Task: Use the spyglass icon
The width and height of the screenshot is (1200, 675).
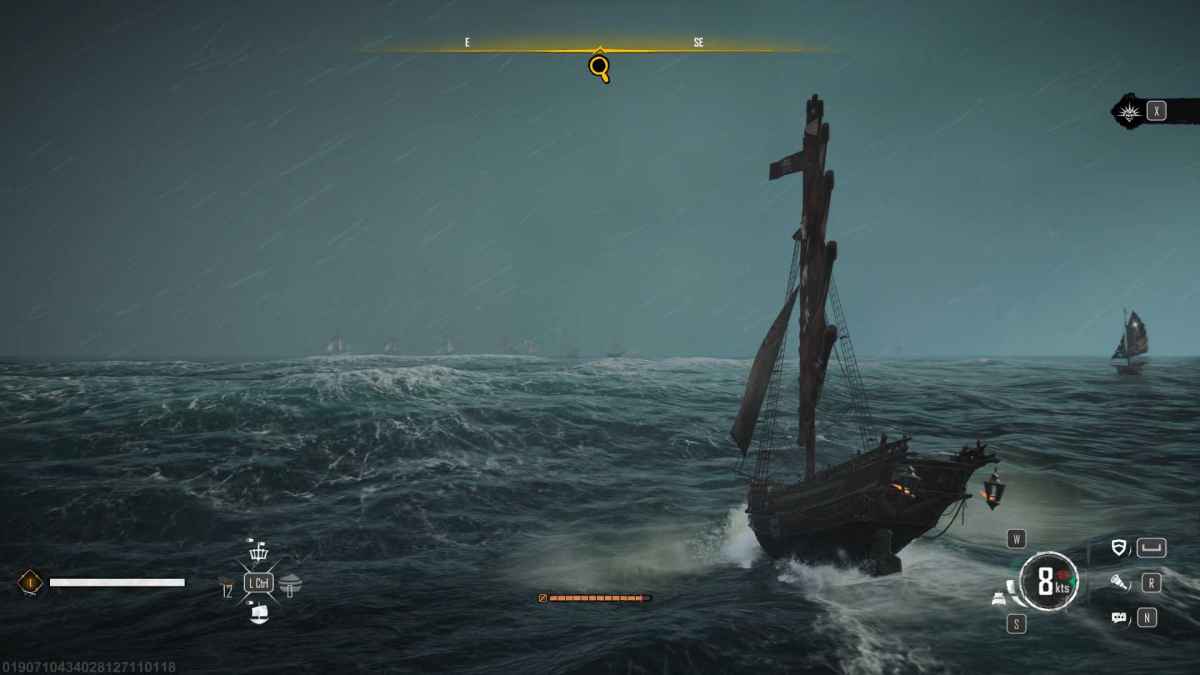Action: tap(1120, 582)
